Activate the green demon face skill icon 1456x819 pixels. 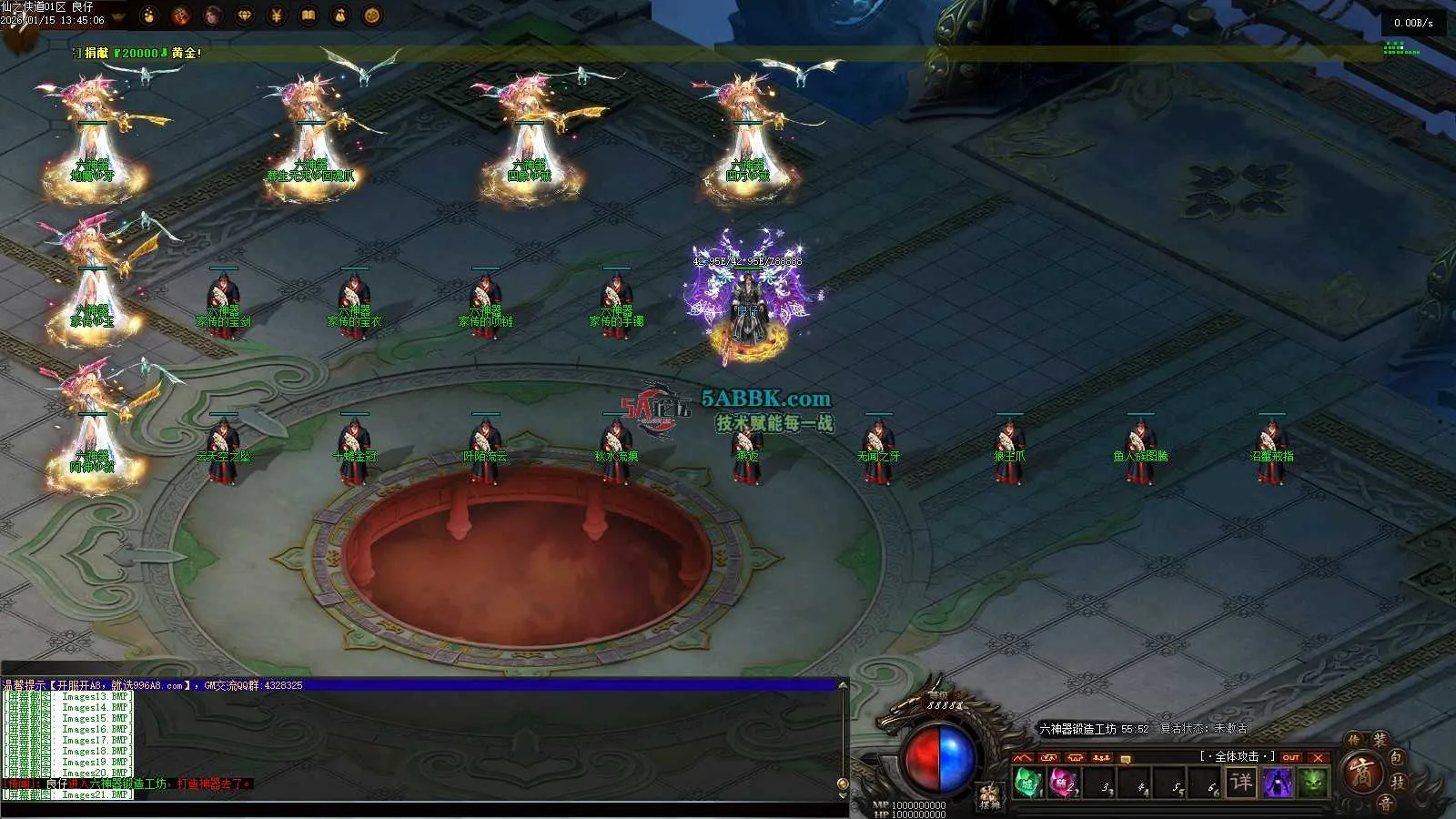pyautogui.click(x=1312, y=782)
